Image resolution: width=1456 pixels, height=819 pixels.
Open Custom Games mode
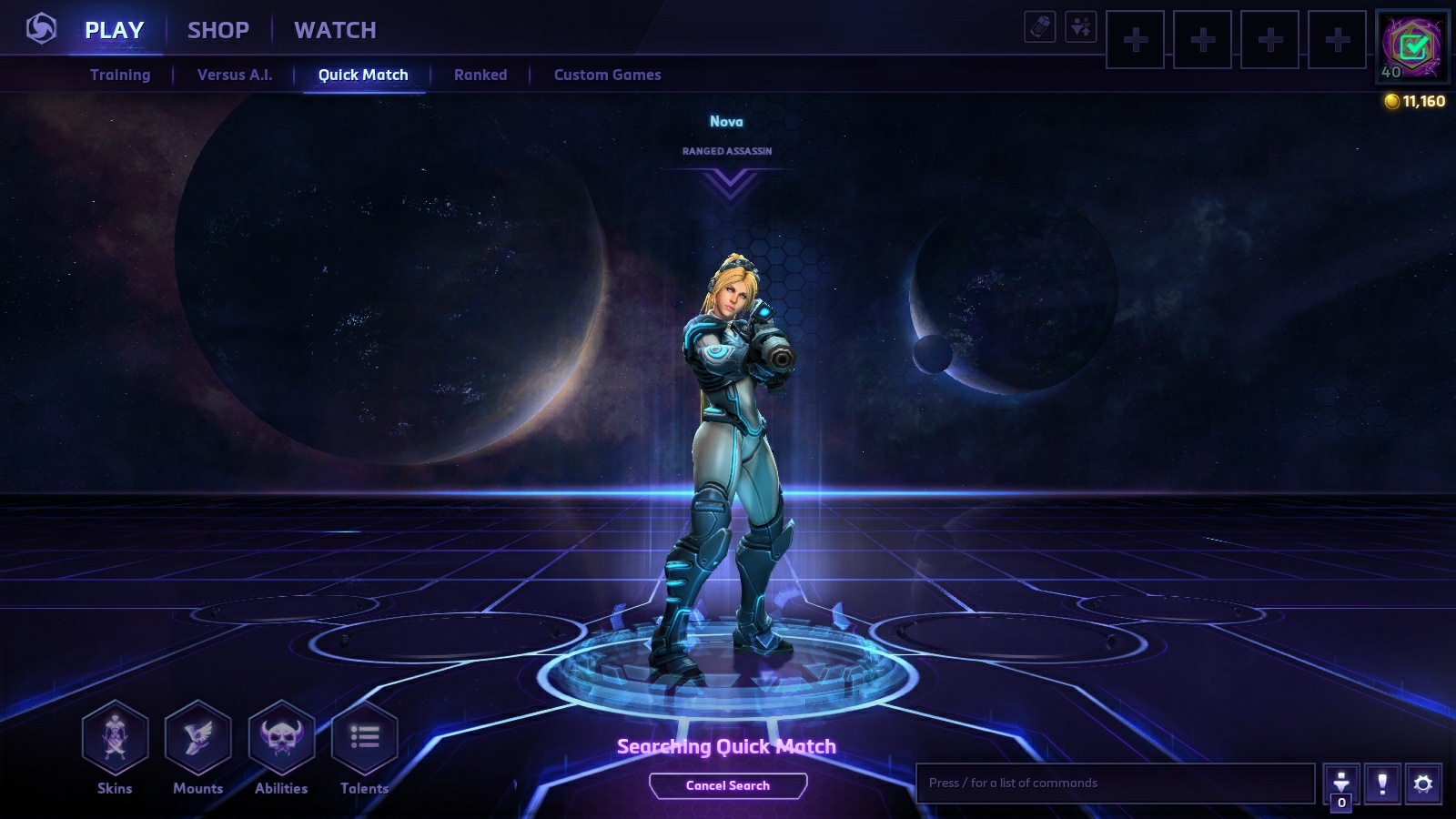pyautogui.click(x=607, y=75)
